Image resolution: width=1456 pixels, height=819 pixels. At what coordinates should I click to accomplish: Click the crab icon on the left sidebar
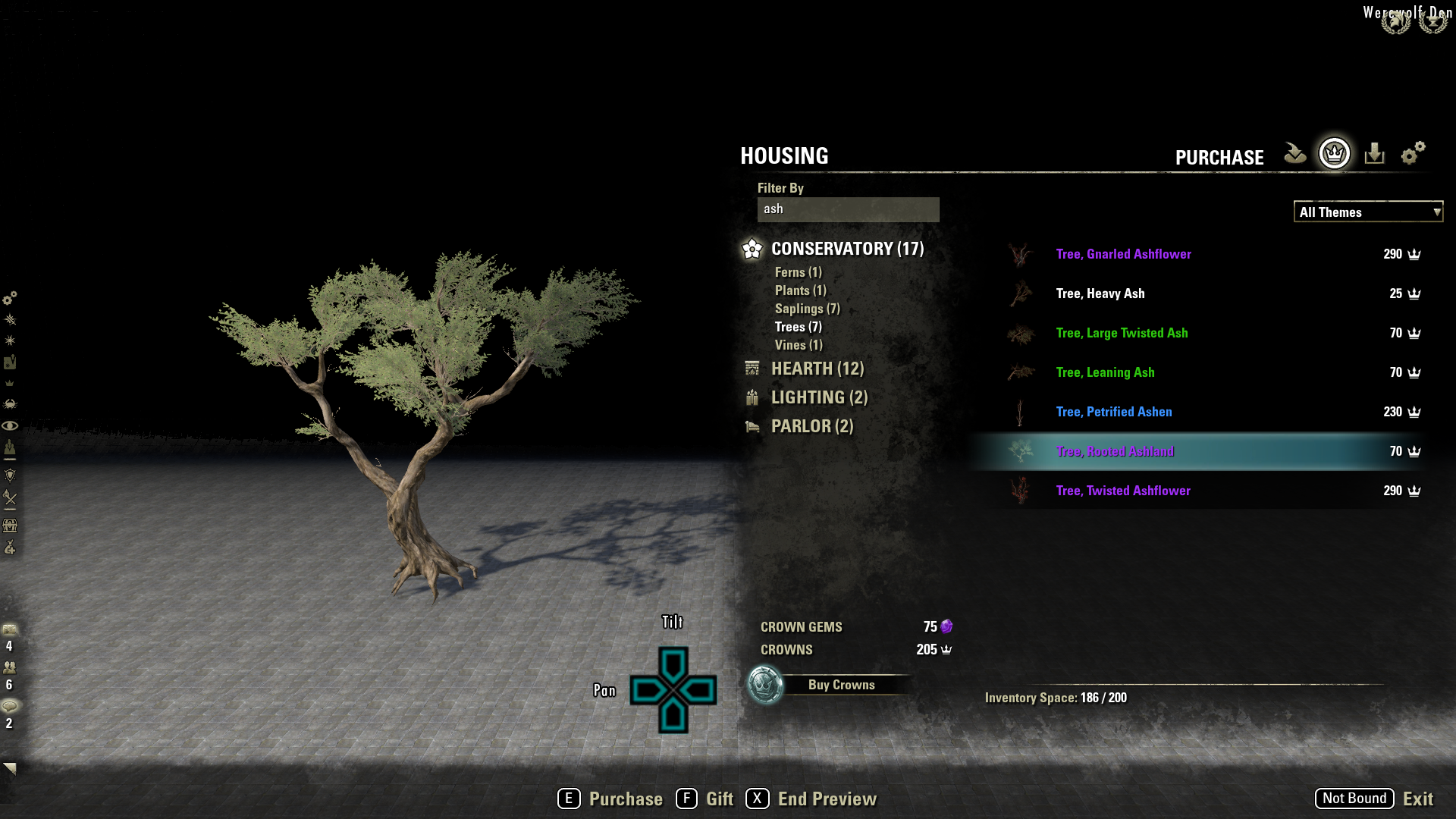click(10, 402)
